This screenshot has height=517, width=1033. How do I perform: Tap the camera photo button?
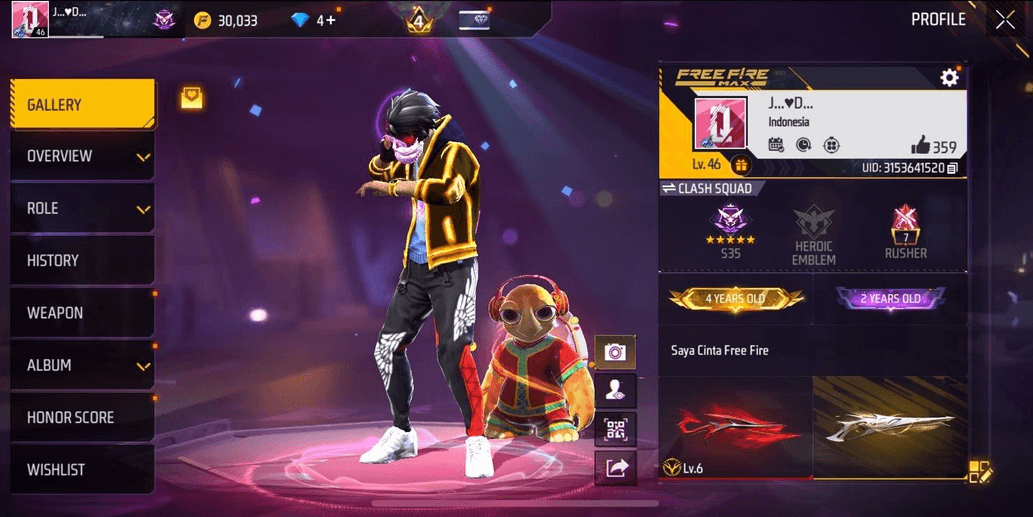click(x=615, y=352)
